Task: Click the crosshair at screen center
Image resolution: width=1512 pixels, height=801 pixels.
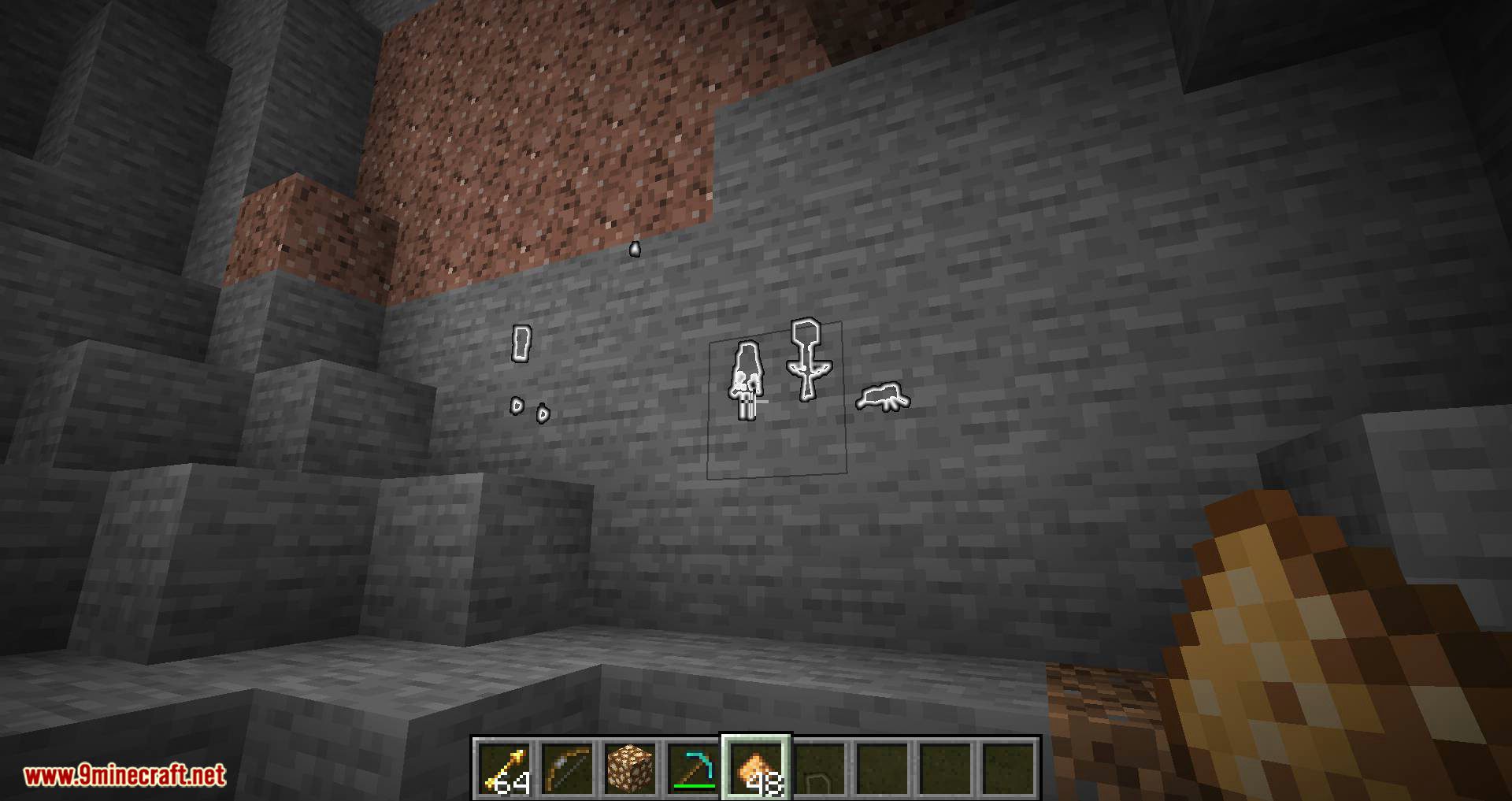Action: pyautogui.click(x=756, y=400)
